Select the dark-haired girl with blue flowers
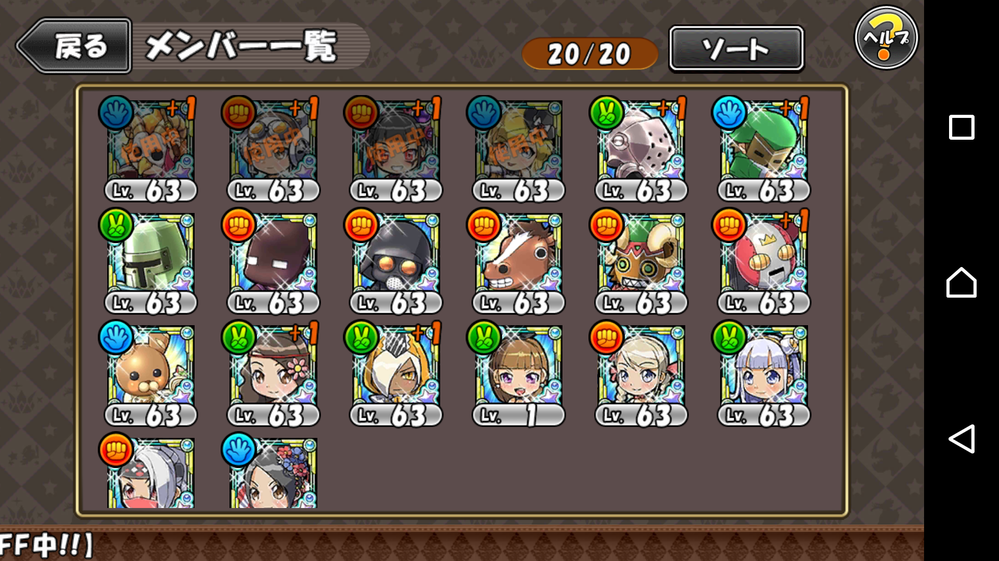The width and height of the screenshot is (999, 561). (x=272, y=473)
